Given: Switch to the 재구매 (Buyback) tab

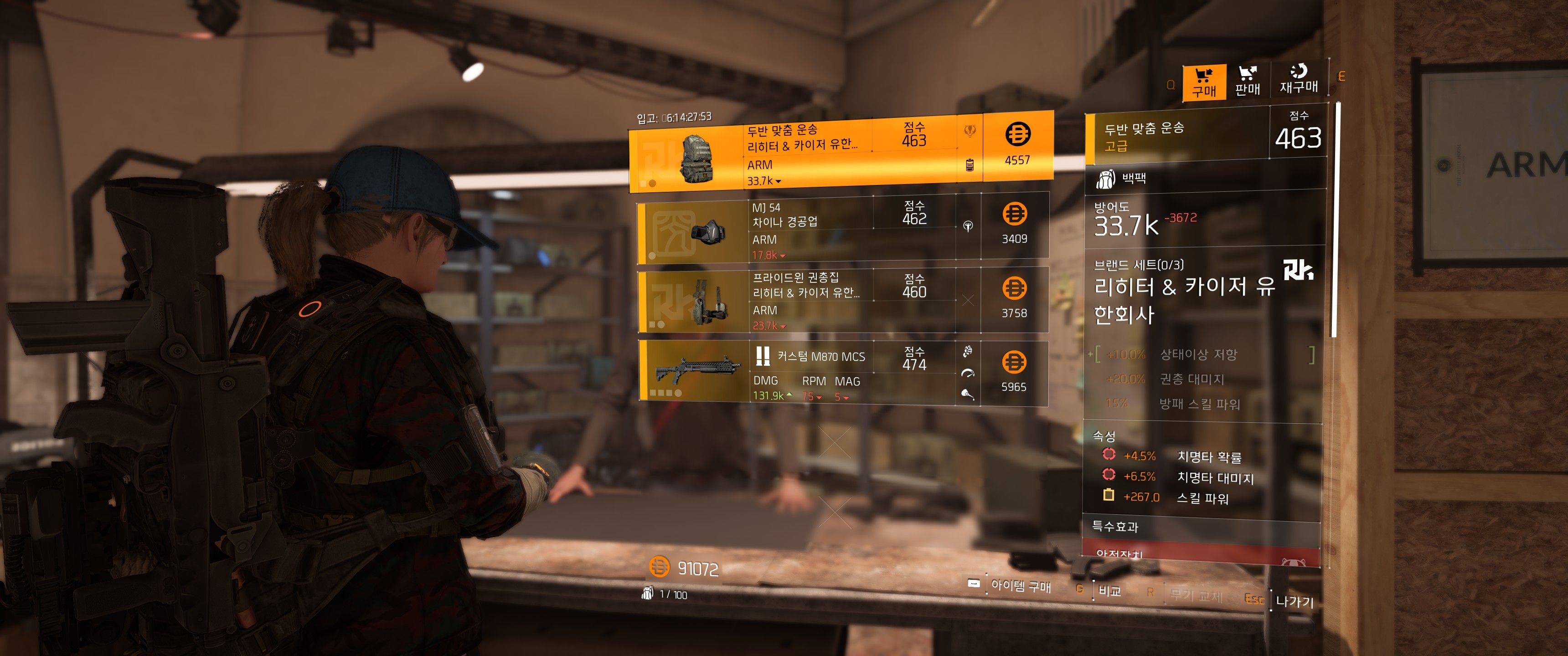Looking at the screenshot, I should [x=1298, y=80].
